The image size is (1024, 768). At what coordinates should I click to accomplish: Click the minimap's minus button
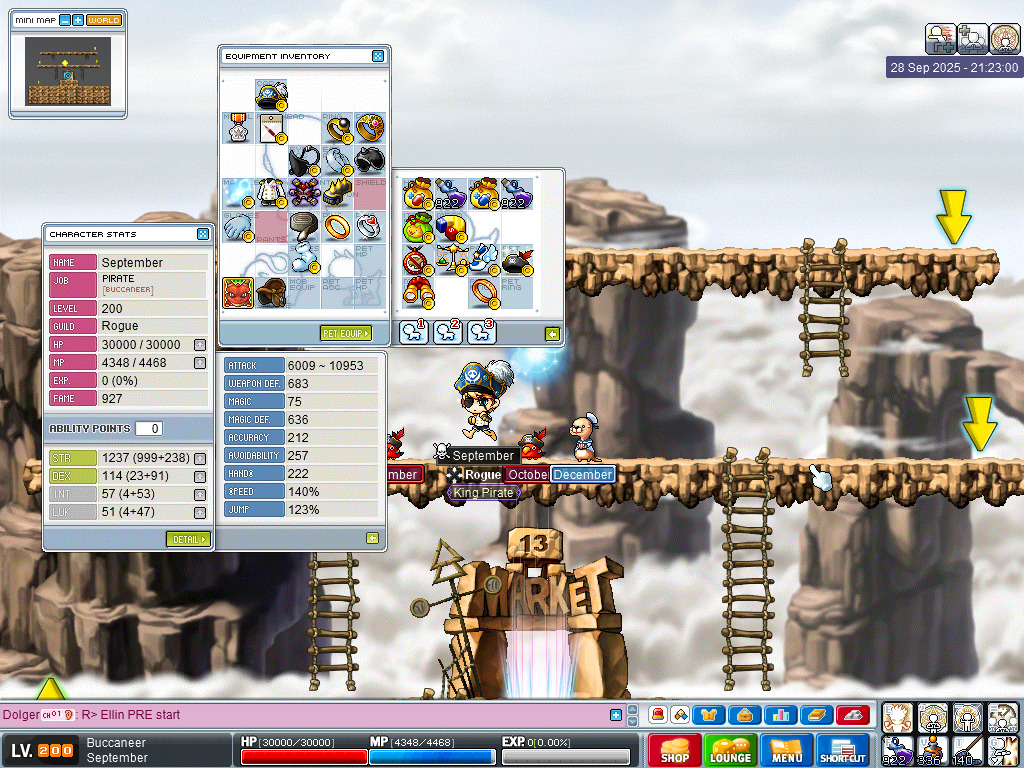click(65, 20)
